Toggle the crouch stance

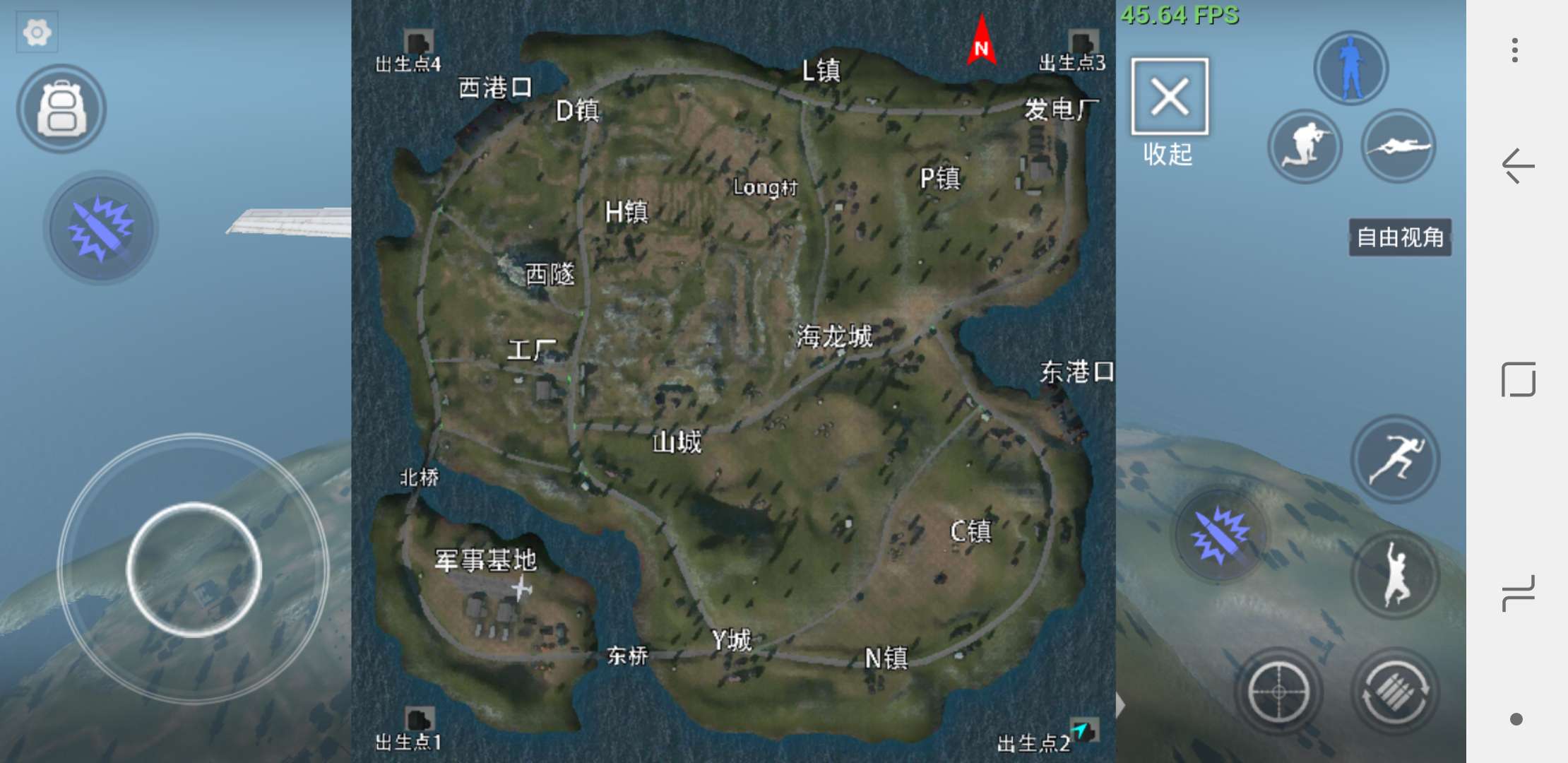[x=1305, y=144]
